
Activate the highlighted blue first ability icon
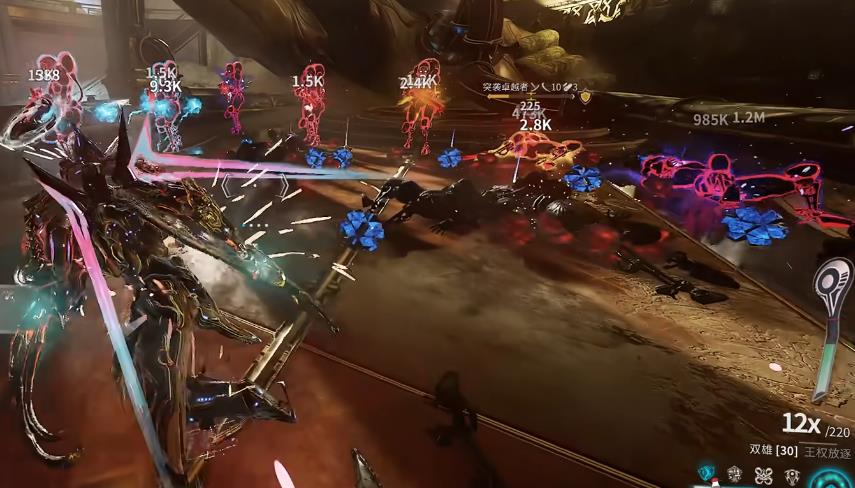coord(707,473)
